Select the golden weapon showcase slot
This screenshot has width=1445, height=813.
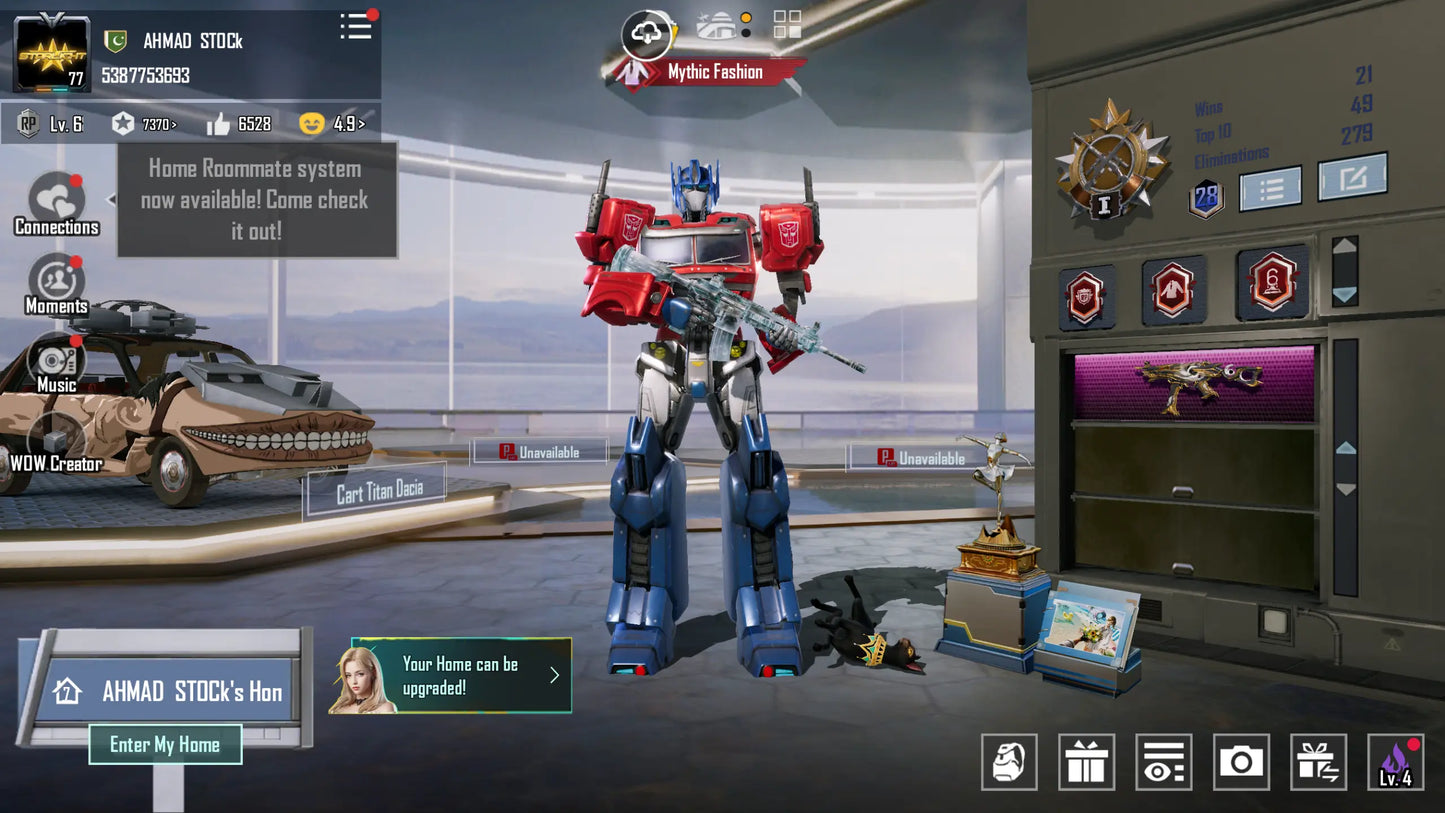[1194, 383]
